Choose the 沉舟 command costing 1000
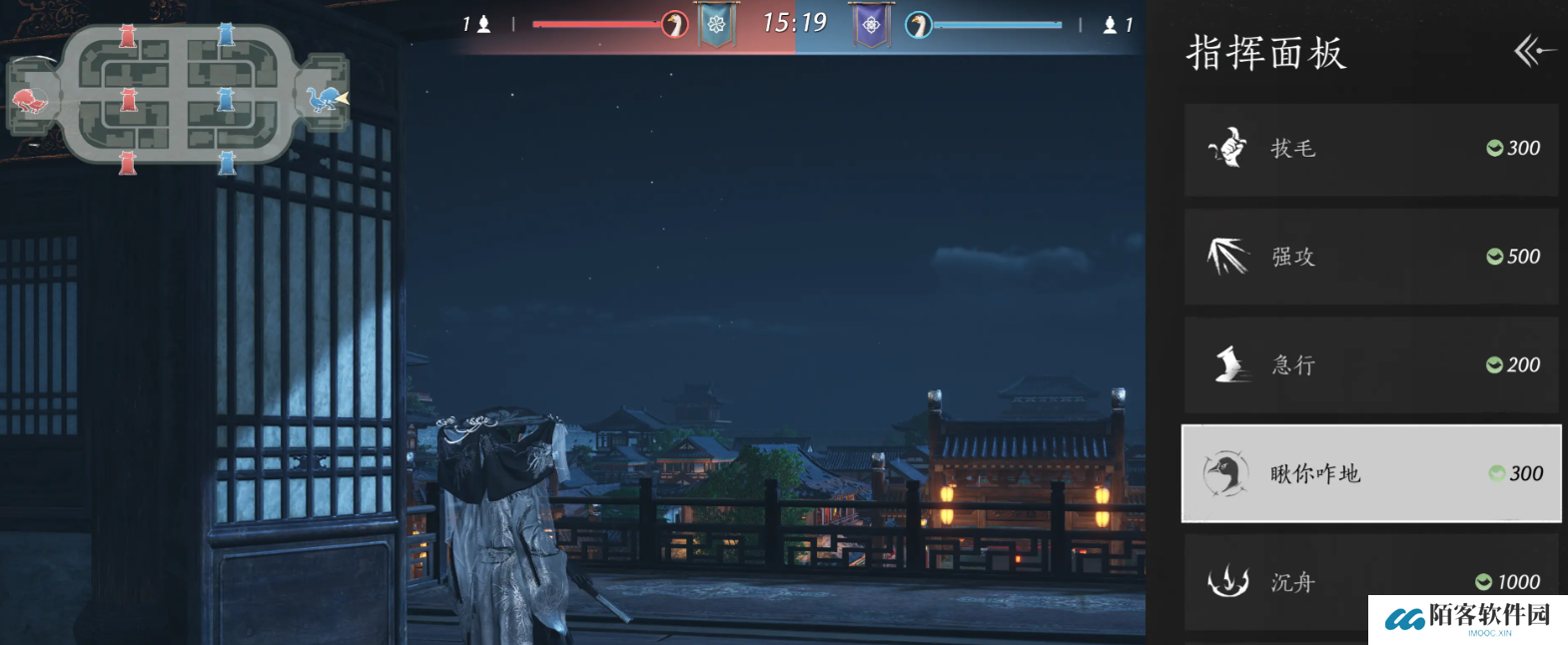The width and height of the screenshot is (1568, 645). click(x=1370, y=581)
